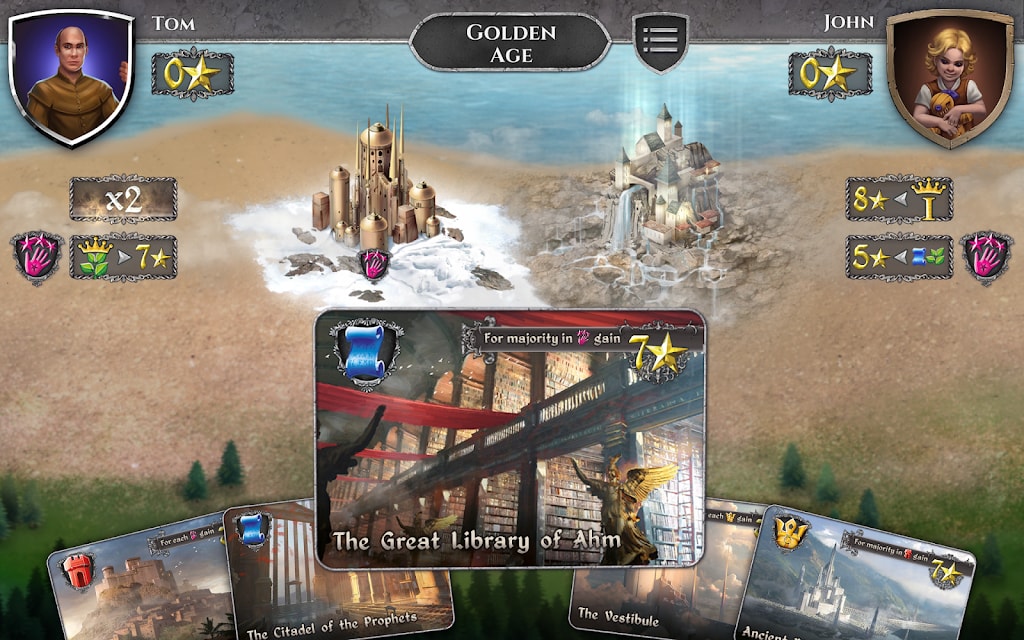Image resolution: width=1024 pixels, height=640 pixels.
Task: Open the list menu shield button
Action: click(x=660, y=42)
